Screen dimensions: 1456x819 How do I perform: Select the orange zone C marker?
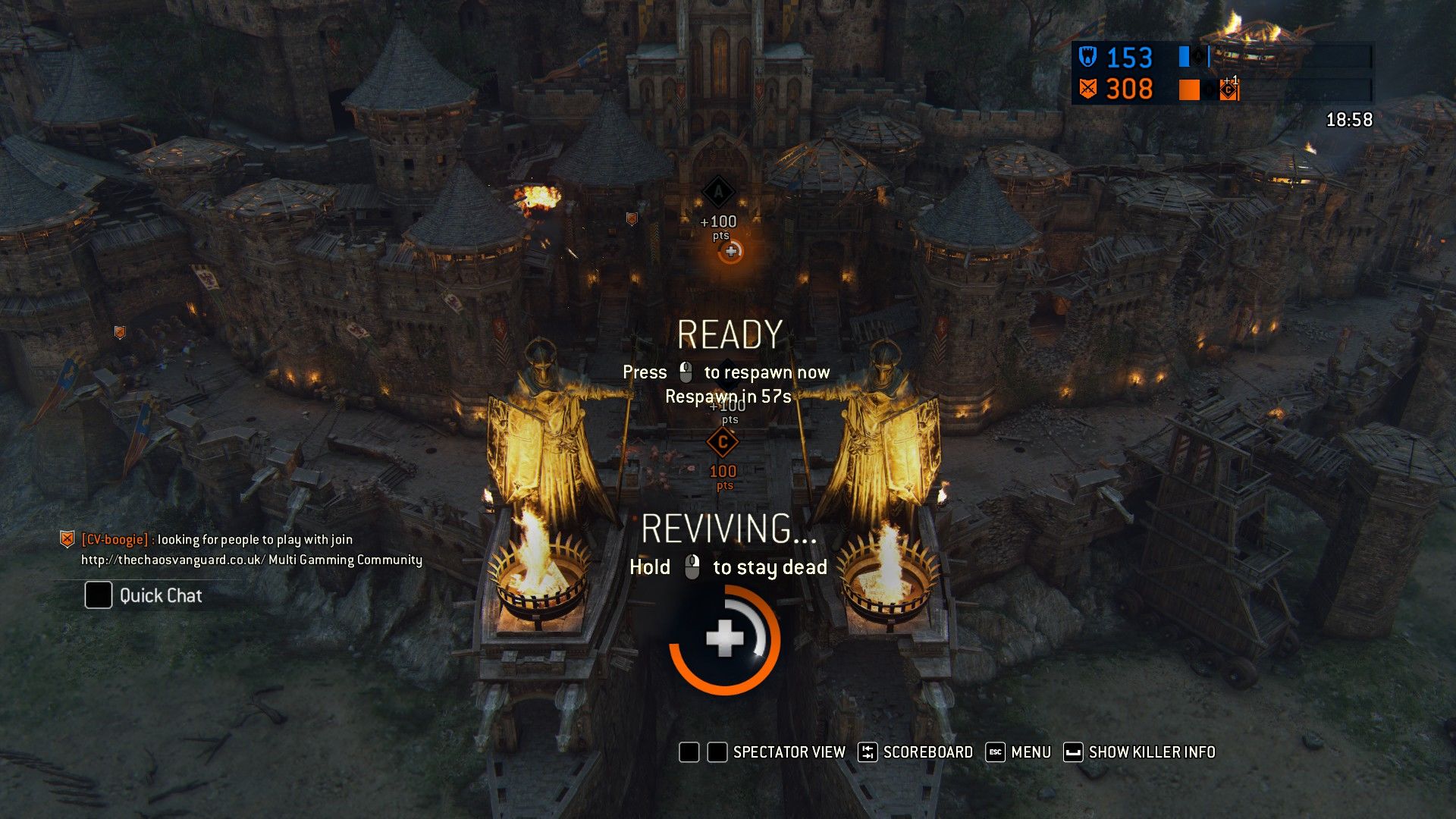(722, 442)
